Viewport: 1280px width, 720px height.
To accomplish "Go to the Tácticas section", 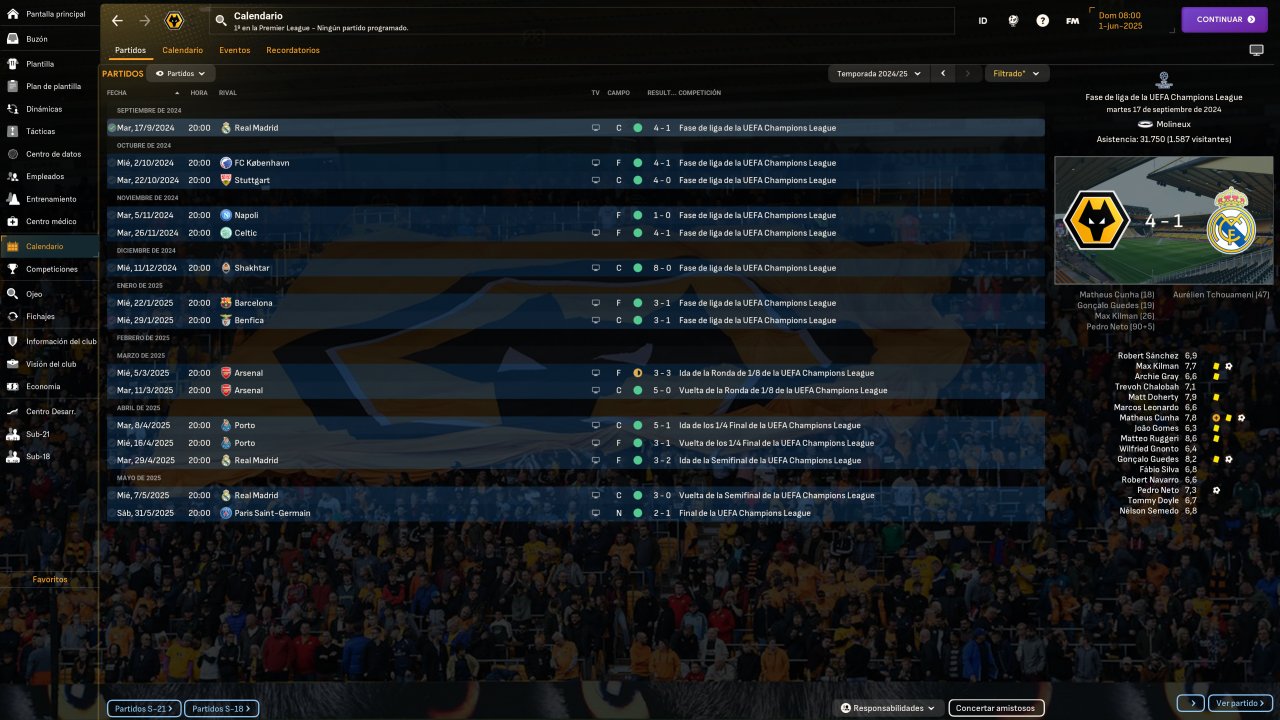I will tap(40, 131).
